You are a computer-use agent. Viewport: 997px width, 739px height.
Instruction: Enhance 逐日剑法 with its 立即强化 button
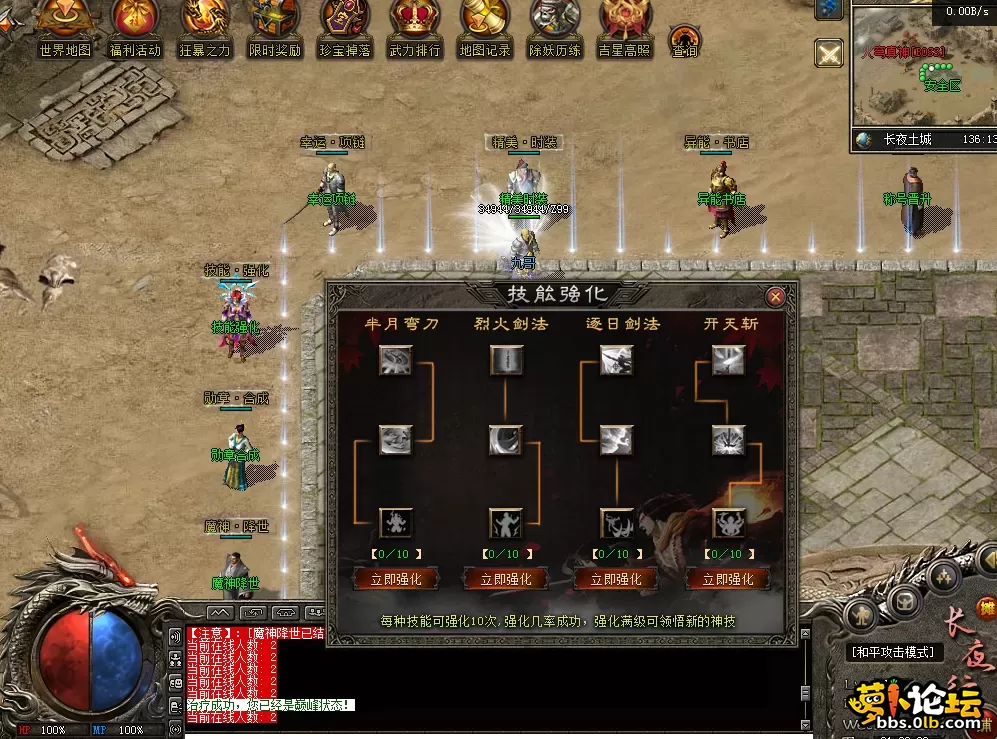pos(616,579)
